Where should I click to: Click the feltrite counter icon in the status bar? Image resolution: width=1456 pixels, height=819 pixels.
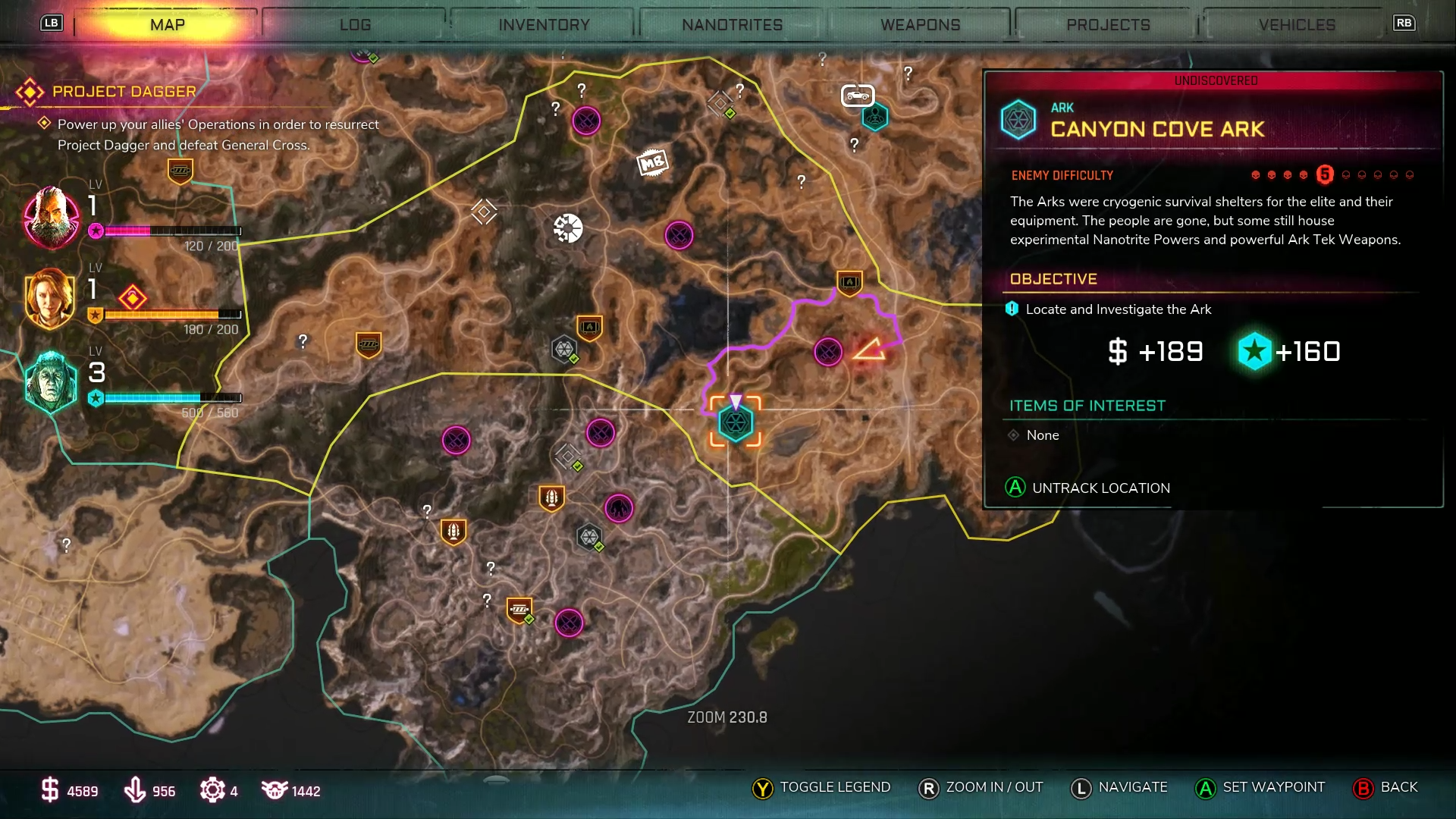[x=136, y=790]
